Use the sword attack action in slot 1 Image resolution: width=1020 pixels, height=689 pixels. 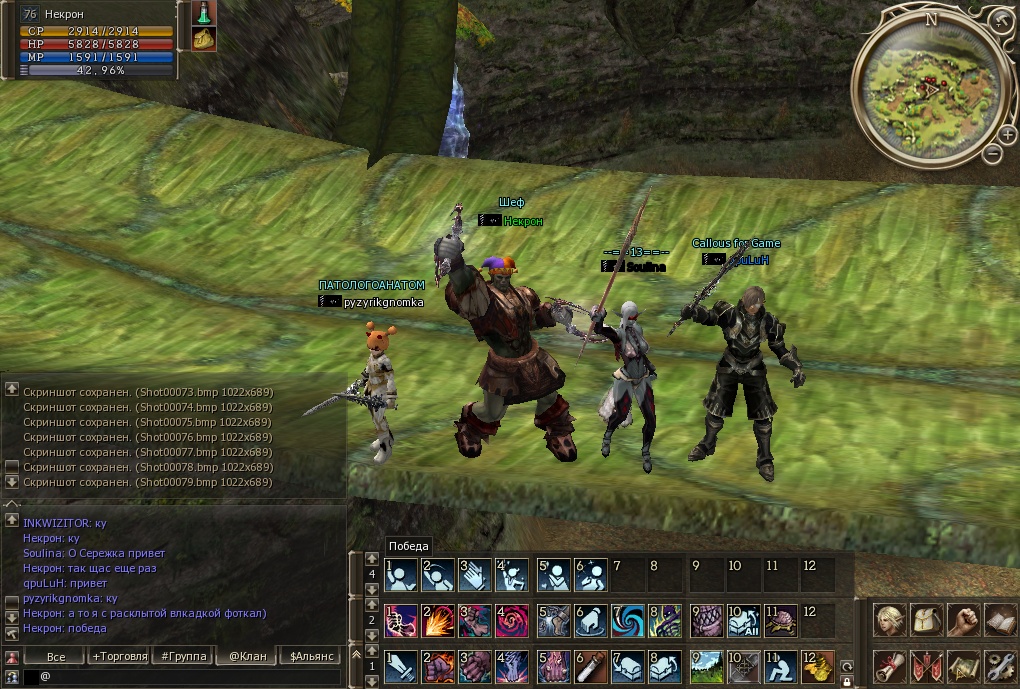click(x=402, y=665)
